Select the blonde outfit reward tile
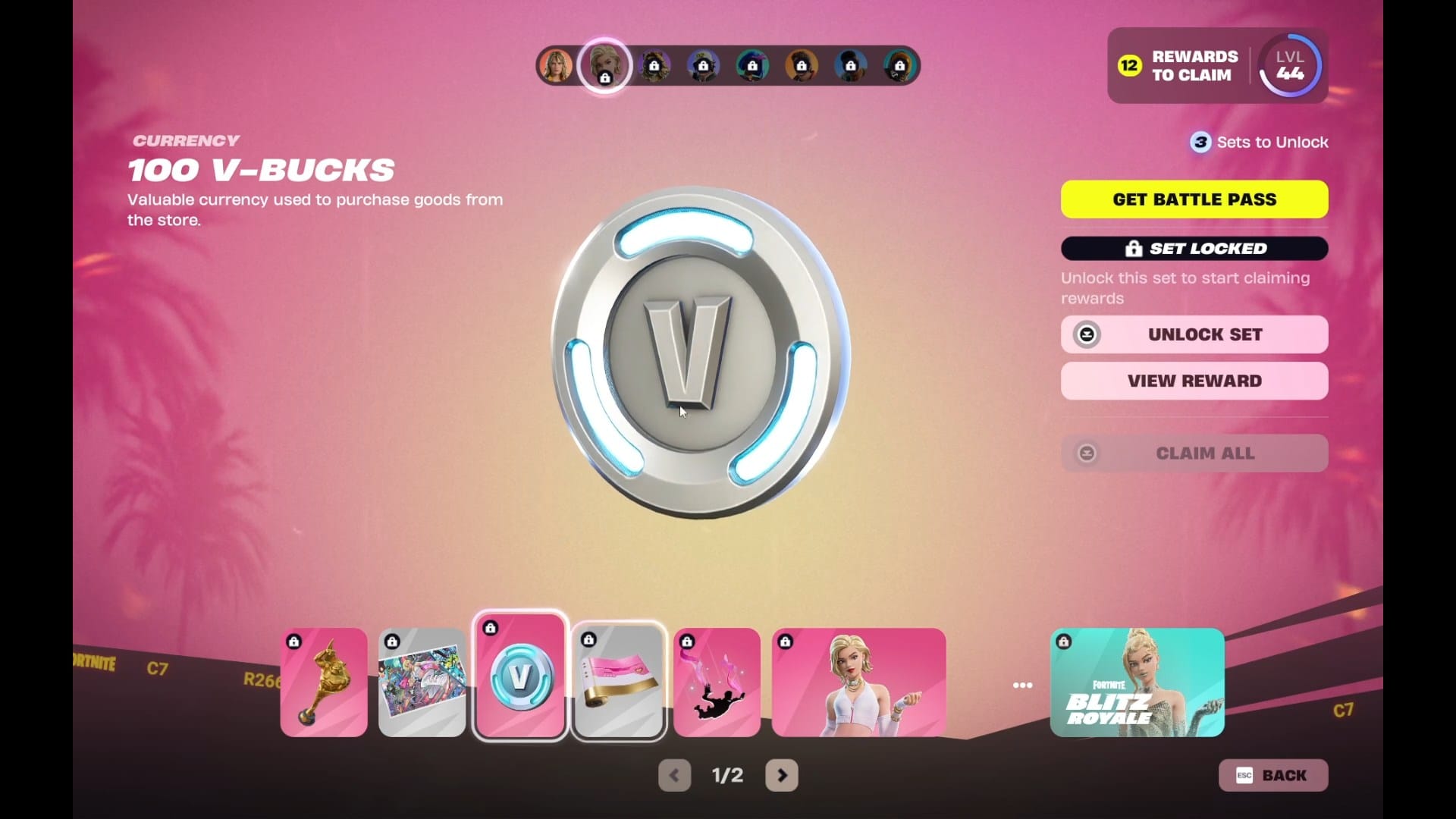This screenshot has height=819, width=1456. pos(858,682)
